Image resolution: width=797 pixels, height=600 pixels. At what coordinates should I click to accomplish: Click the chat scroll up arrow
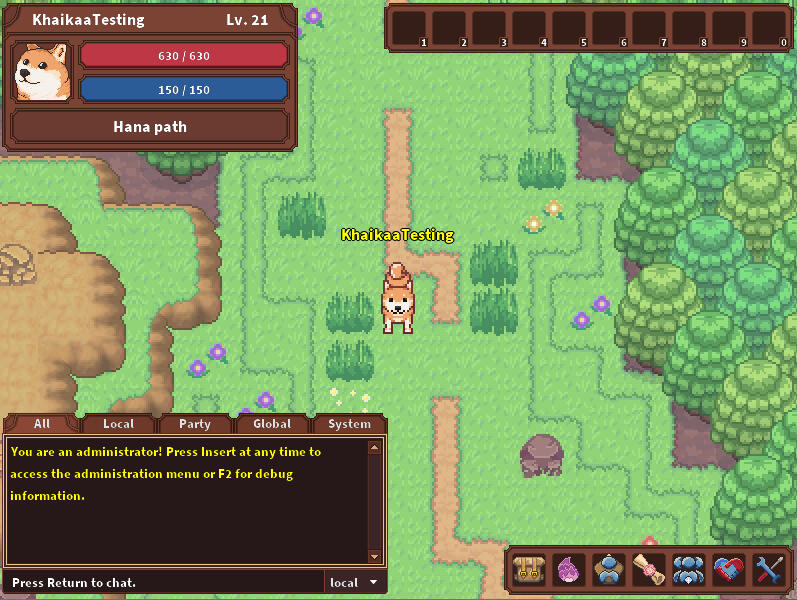376,446
